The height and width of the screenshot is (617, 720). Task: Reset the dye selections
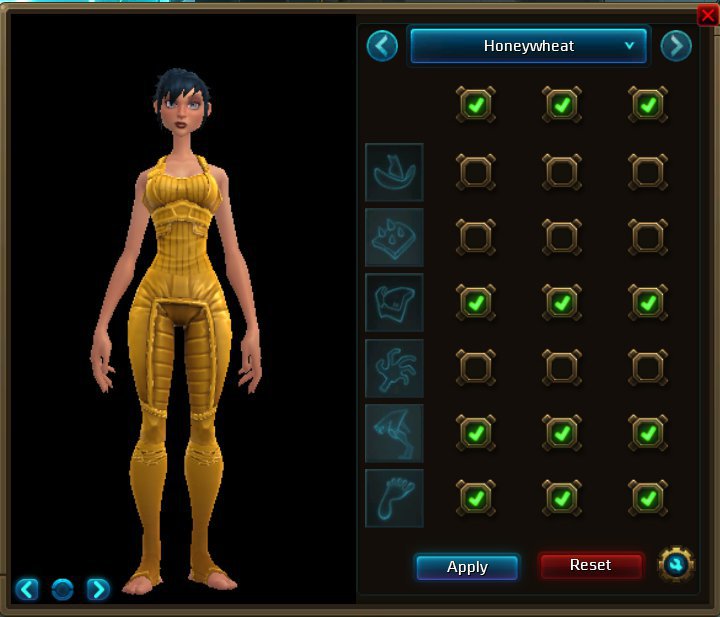click(x=590, y=566)
